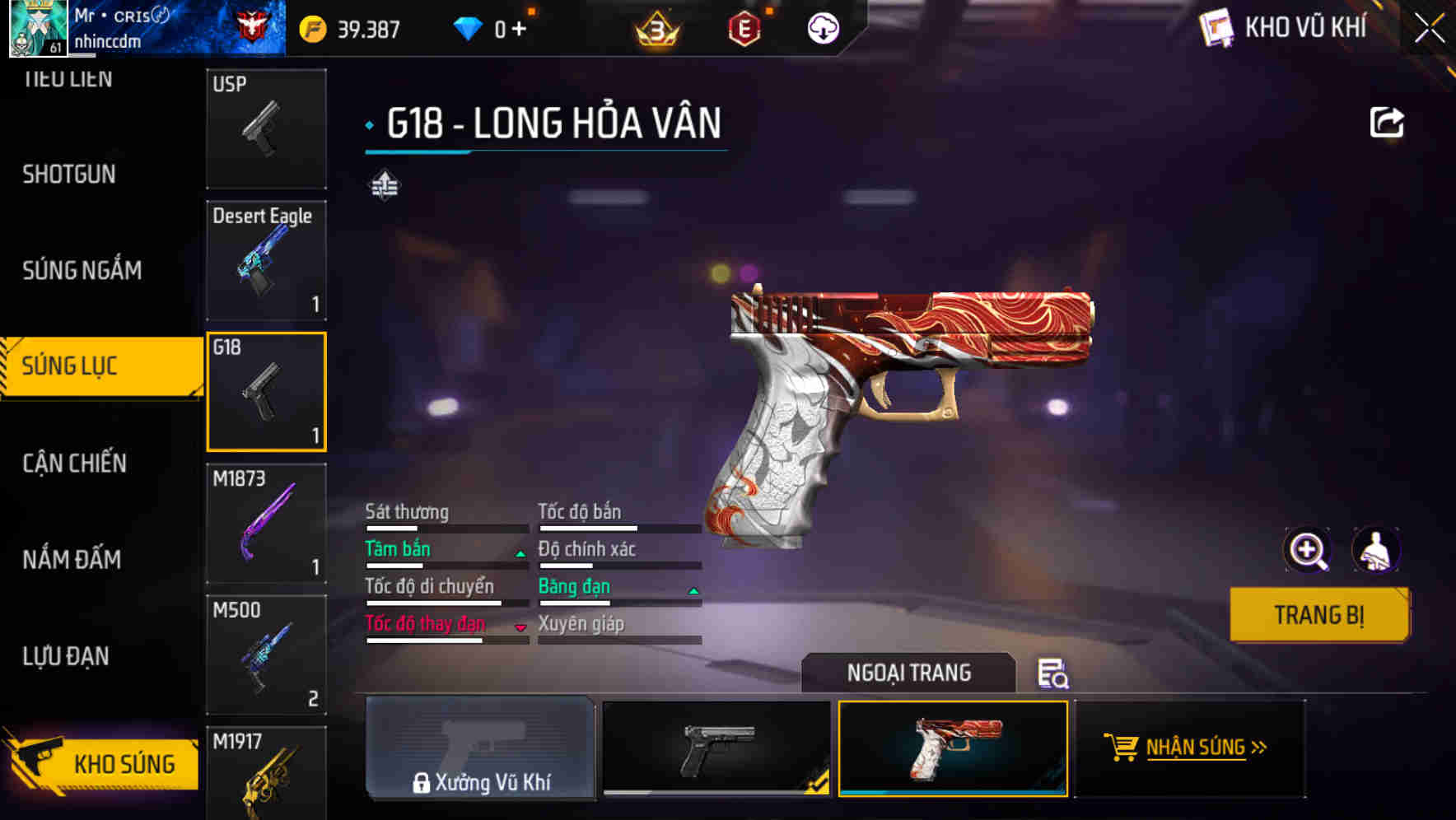Open the CẬN CHIẾN category

click(74, 464)
